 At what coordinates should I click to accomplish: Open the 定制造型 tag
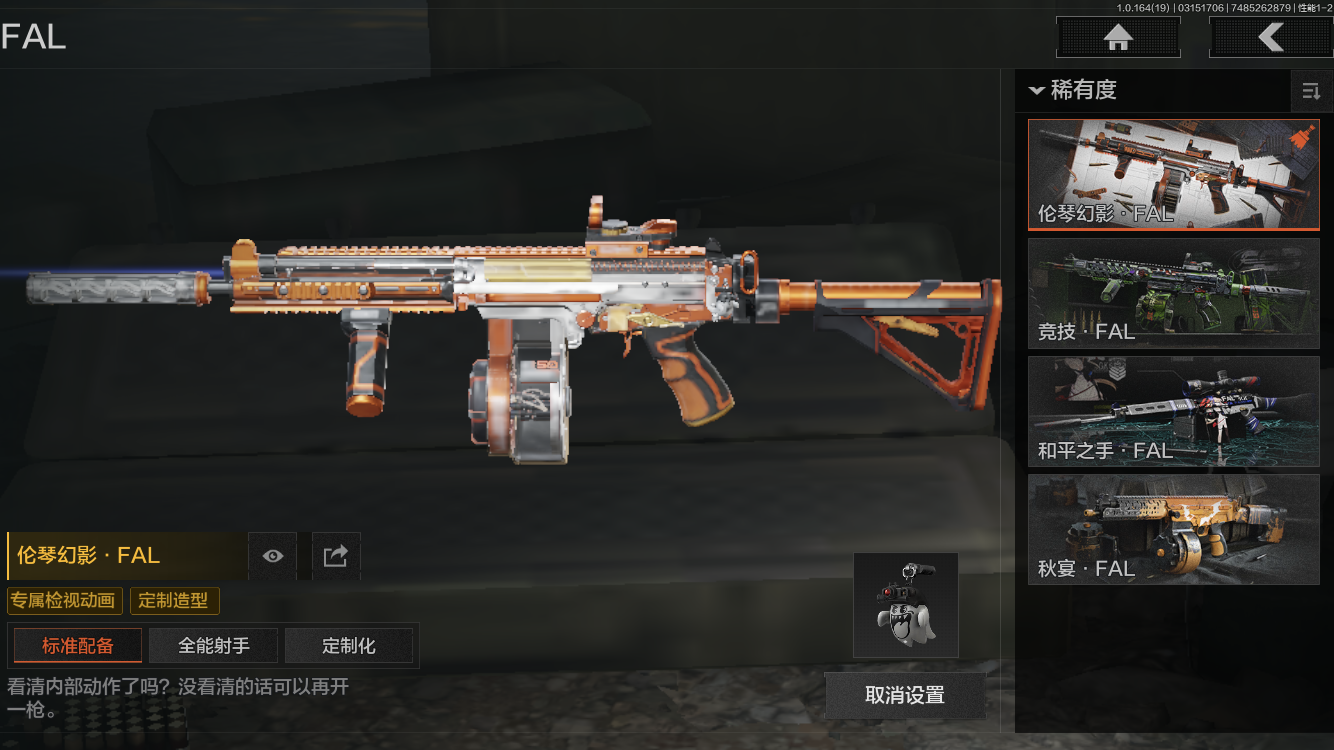point(174,601)
